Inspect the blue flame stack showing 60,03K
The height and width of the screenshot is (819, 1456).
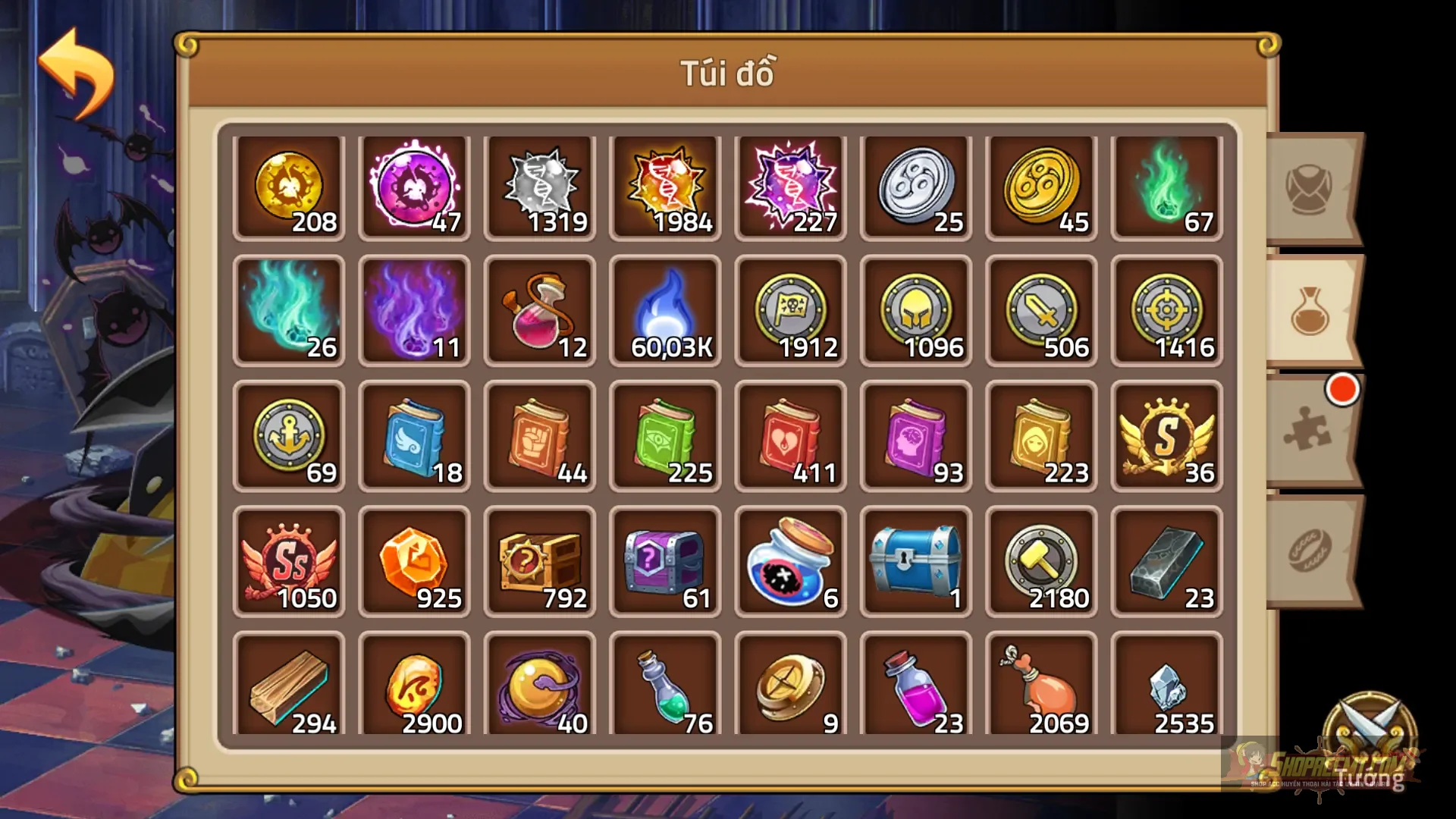665,309
